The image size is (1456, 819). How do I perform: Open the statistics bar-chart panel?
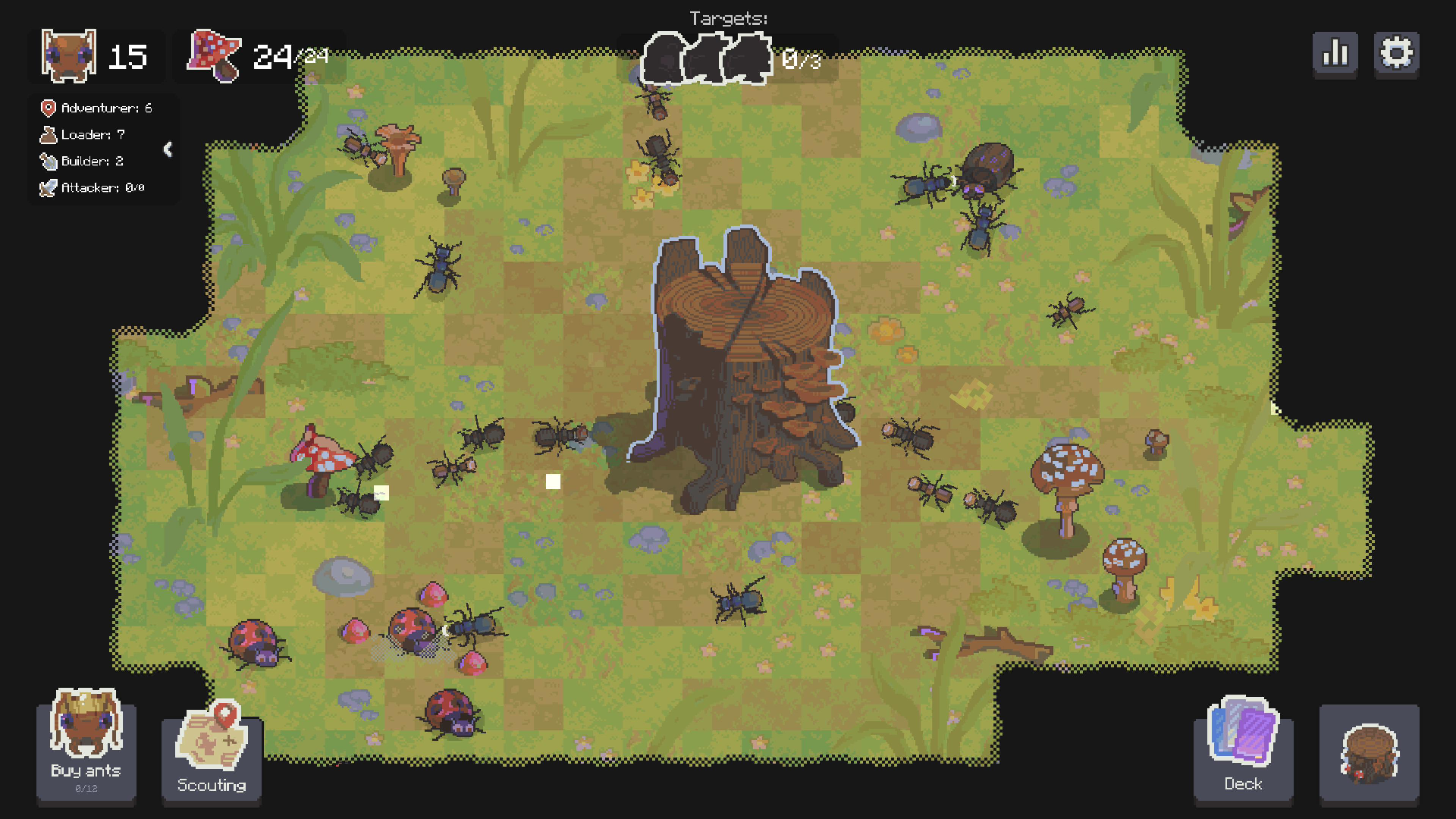tap(1335, 53)
